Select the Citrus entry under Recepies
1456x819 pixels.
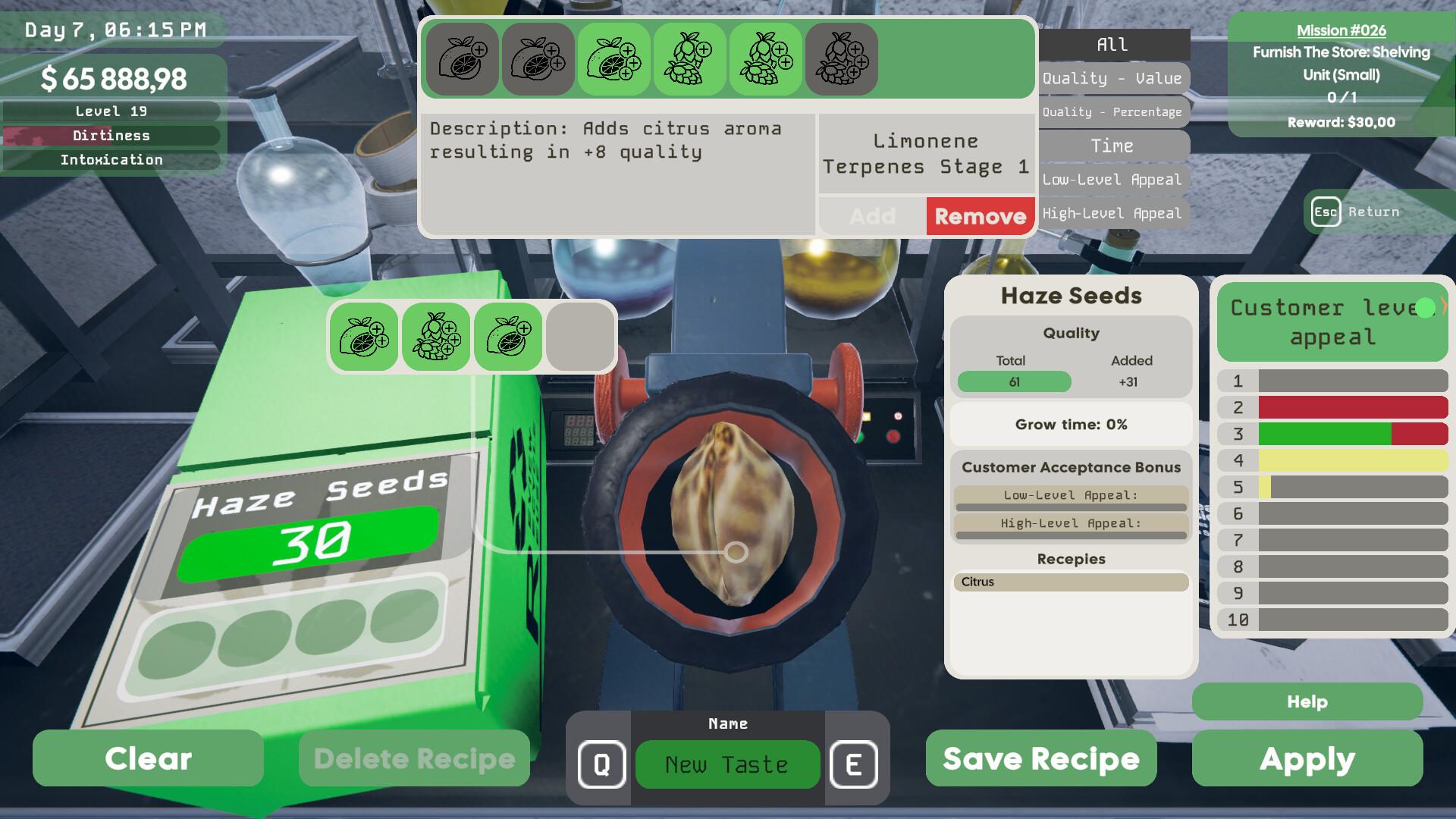(1070, 582)
